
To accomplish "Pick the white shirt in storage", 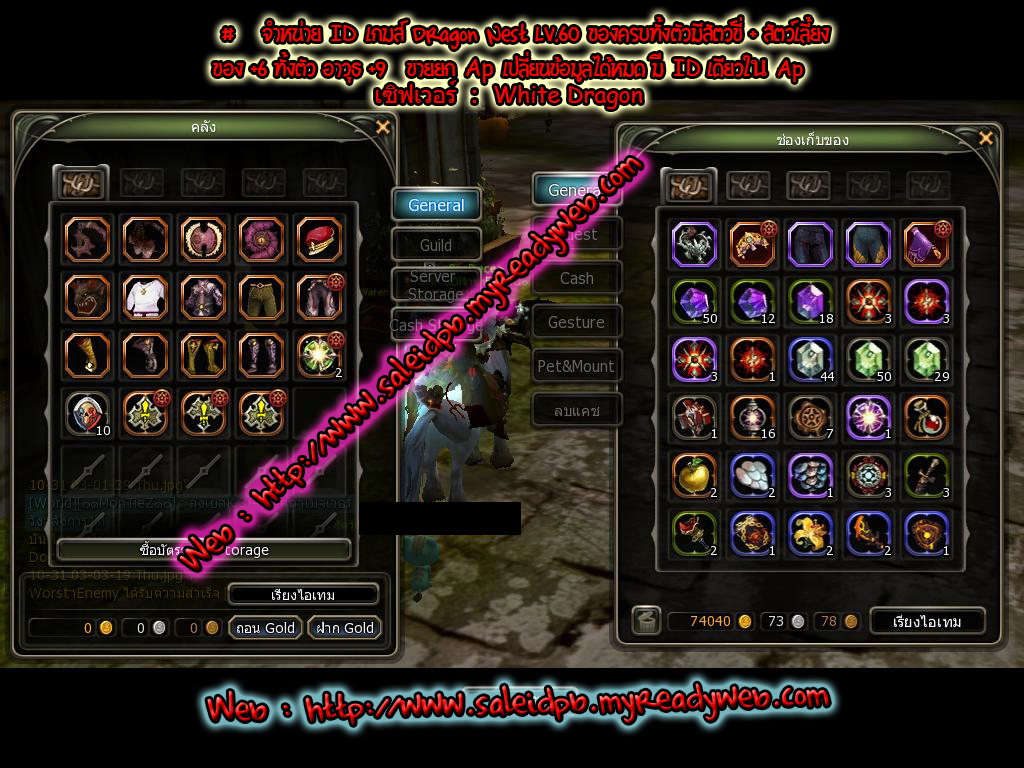I will coord(145,297).
